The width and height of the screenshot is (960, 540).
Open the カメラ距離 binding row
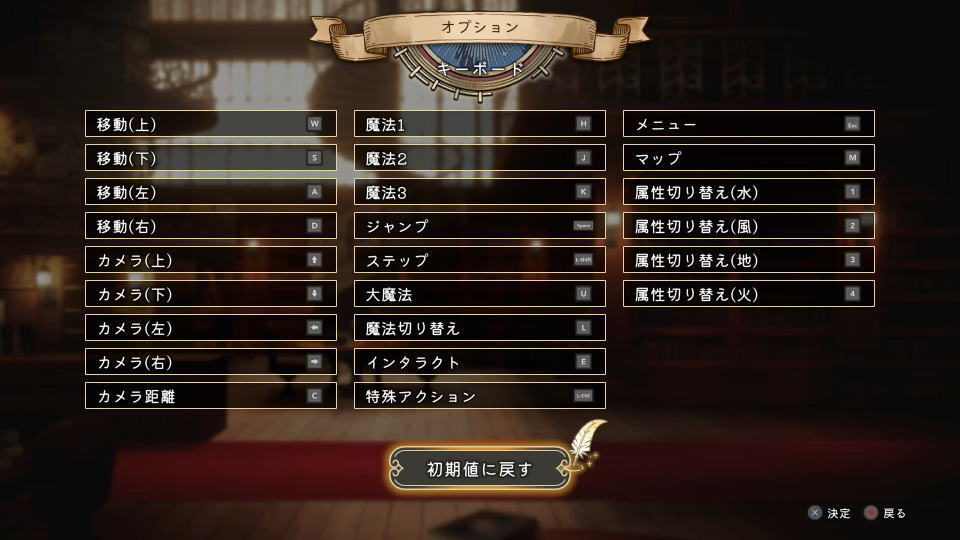click(x=210, y=396)
